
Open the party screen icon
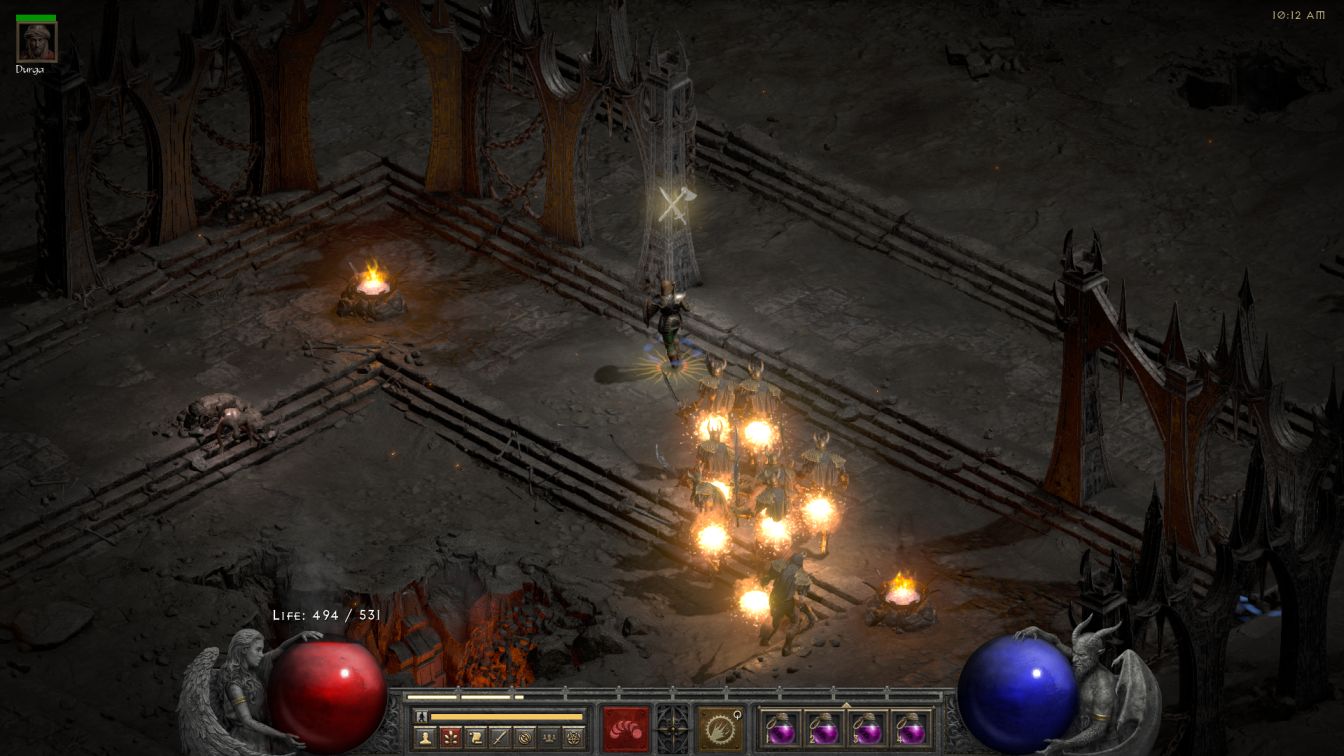coord(549,737)
